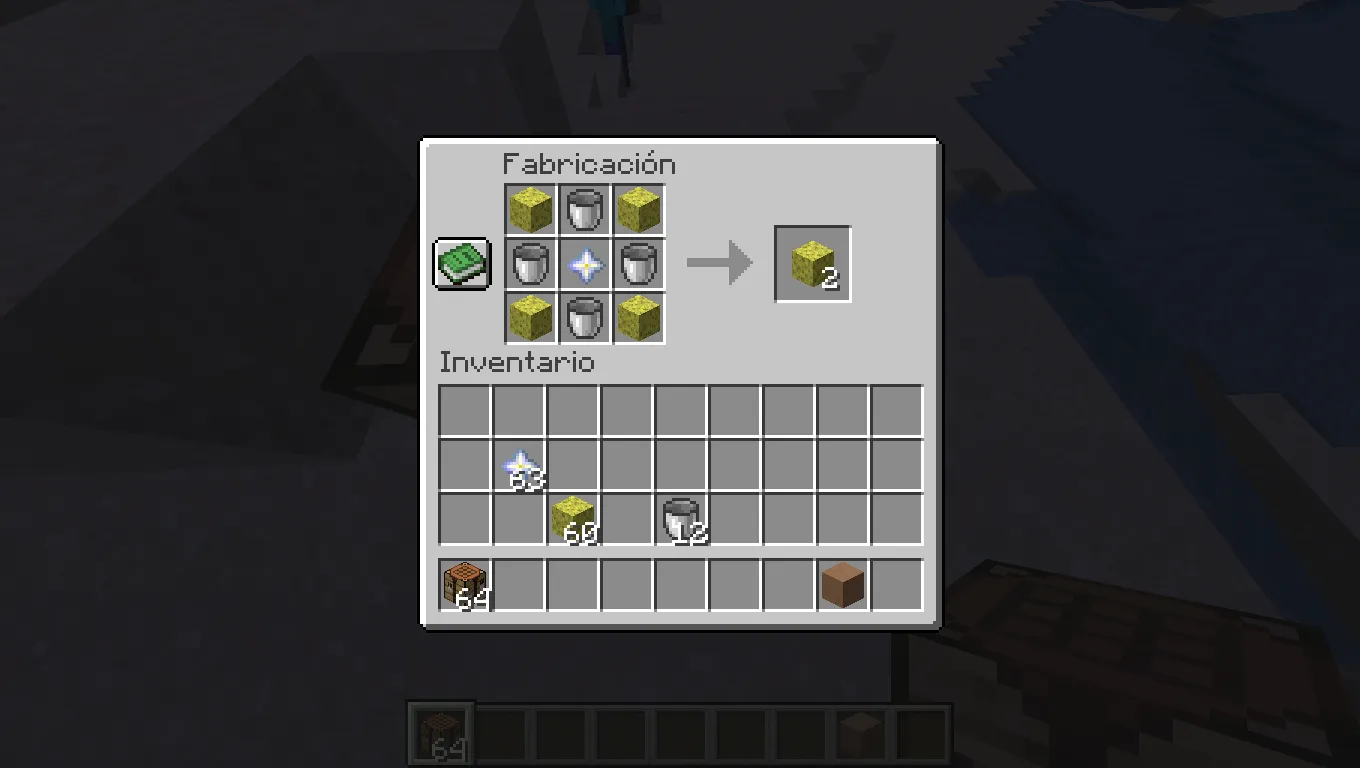Click the empty slot beside the crafting table stack

[519, 583]
